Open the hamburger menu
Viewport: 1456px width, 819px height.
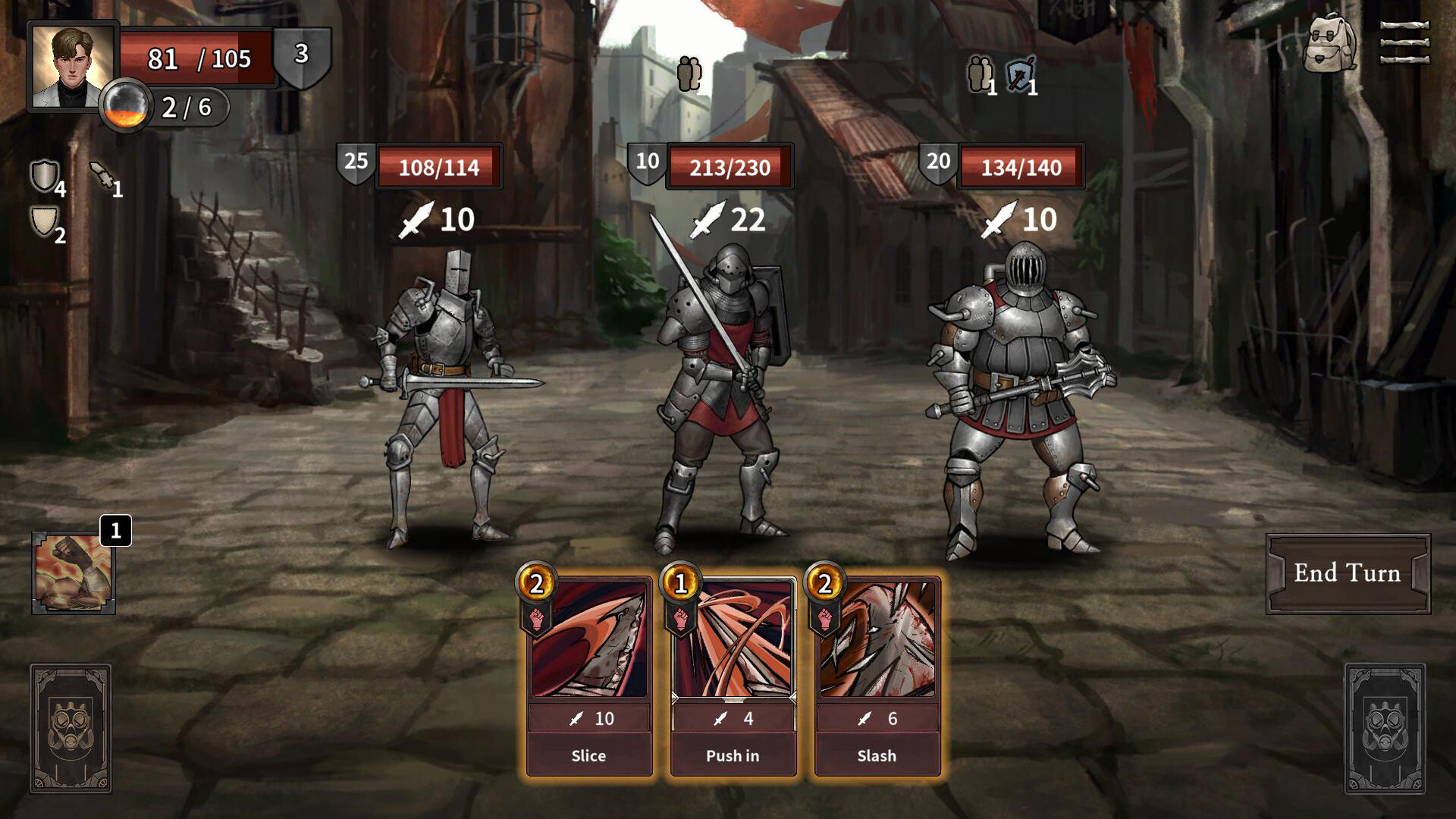[x=1404, y=42]
